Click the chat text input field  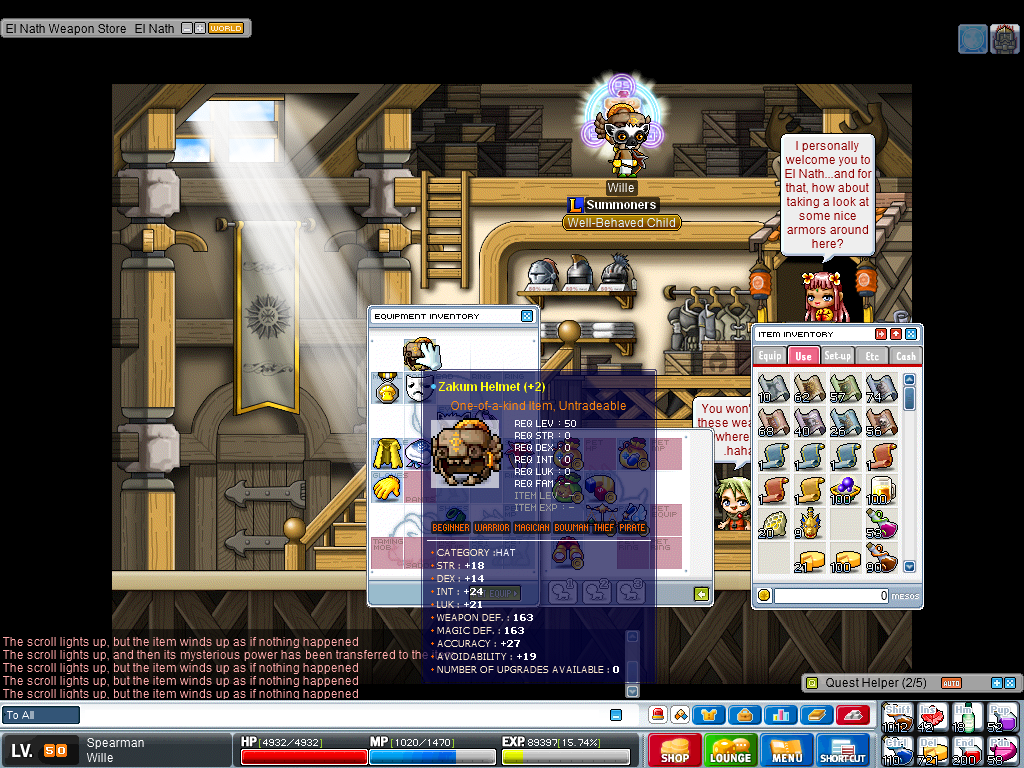coord(340,715)
